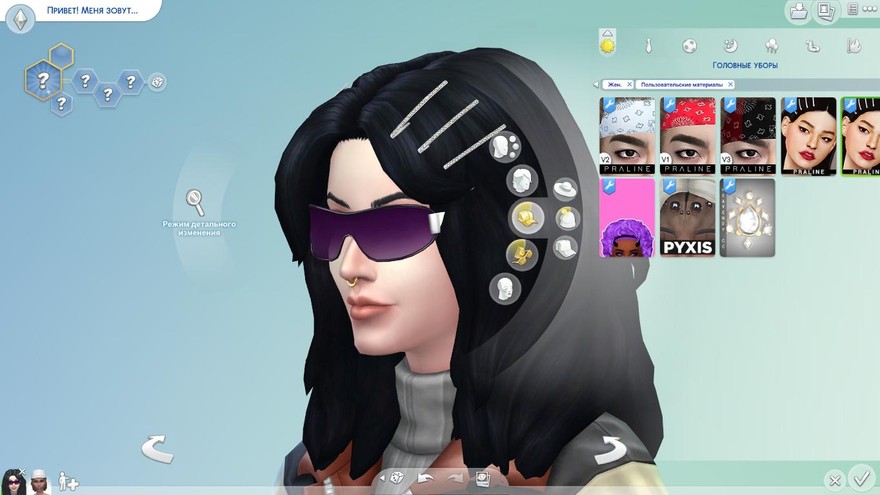This screenshot has width=880, height=495.
Task: Select the PYXIS headwear thumbnail
Action: pyautogui.click(x=687, y=217)
